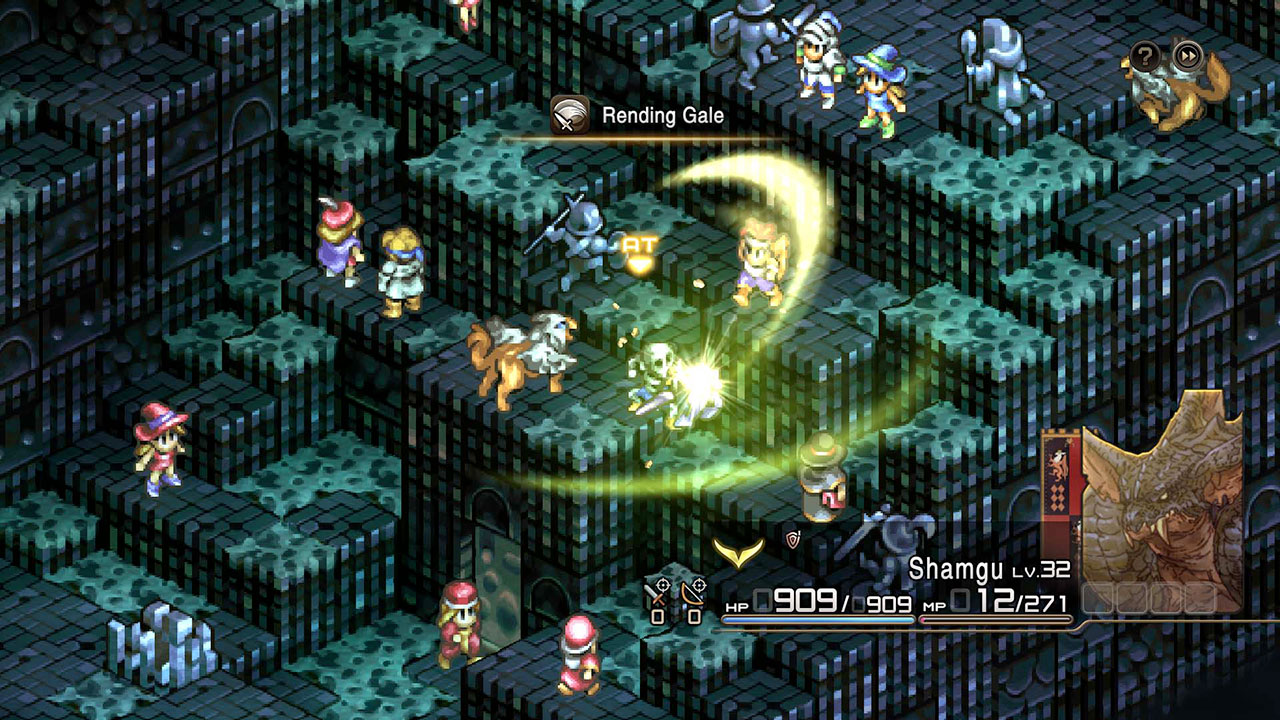Toggle the fast-forward speed button
The height and width of the screenshot is (720, 1280).
tap(1187, 55)
